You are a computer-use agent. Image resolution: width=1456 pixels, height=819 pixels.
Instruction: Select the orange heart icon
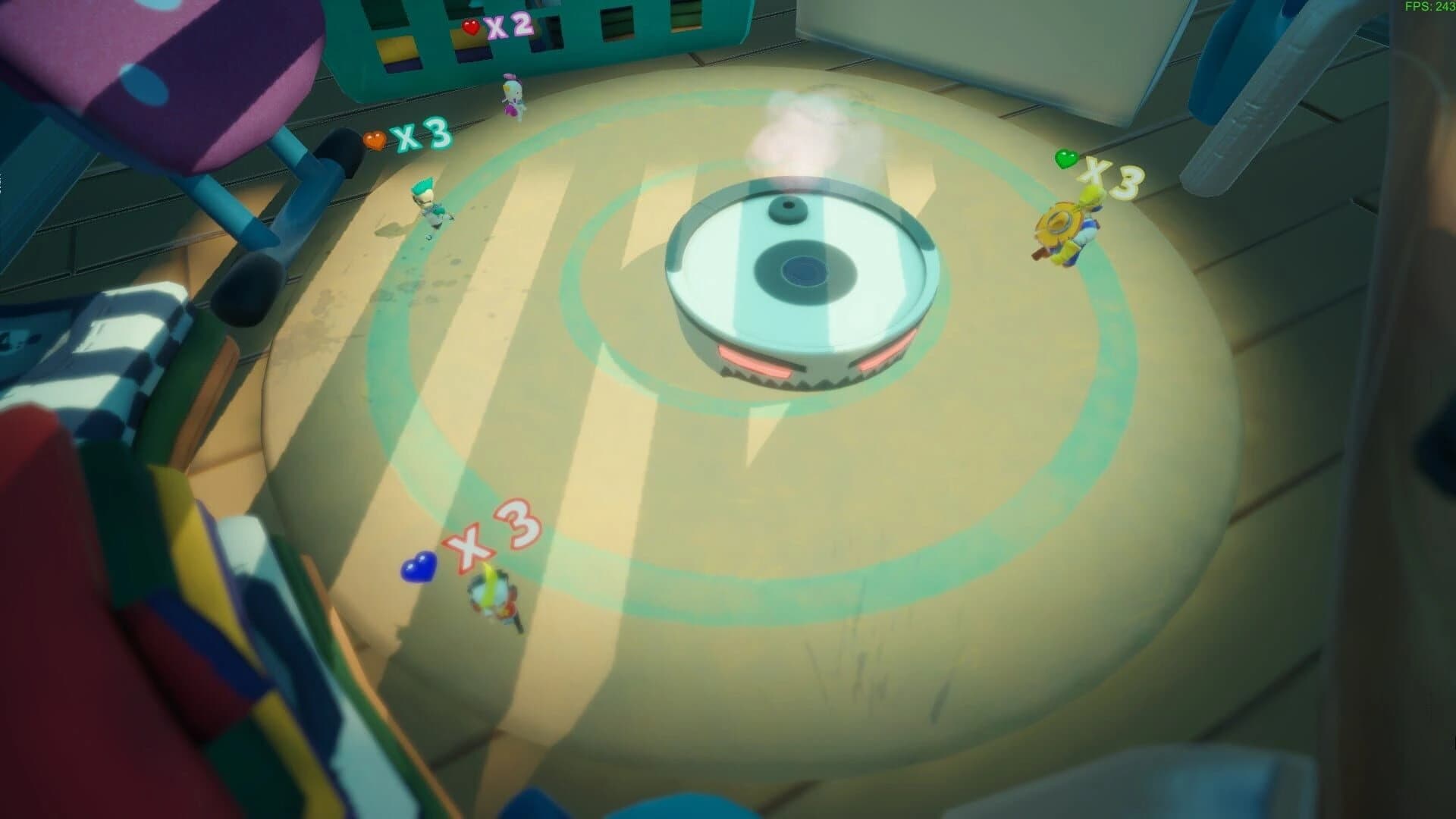point(375,140)
